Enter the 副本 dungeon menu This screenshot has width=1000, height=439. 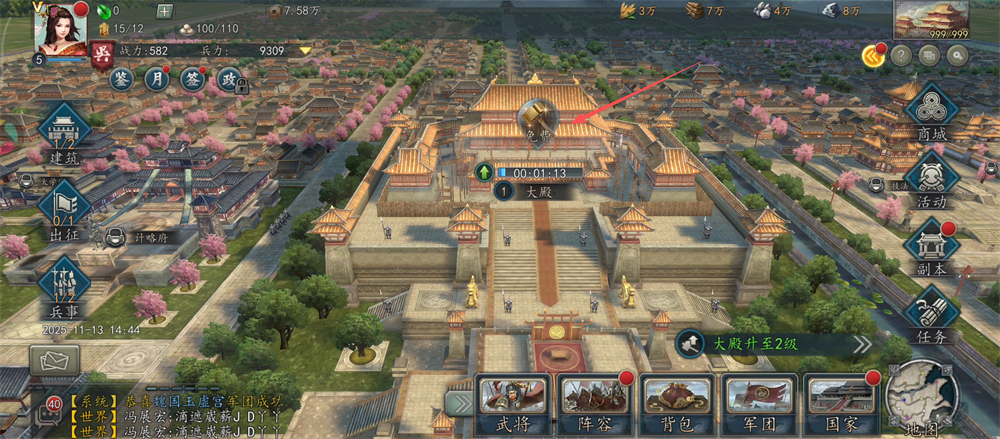tap(931, 248)
